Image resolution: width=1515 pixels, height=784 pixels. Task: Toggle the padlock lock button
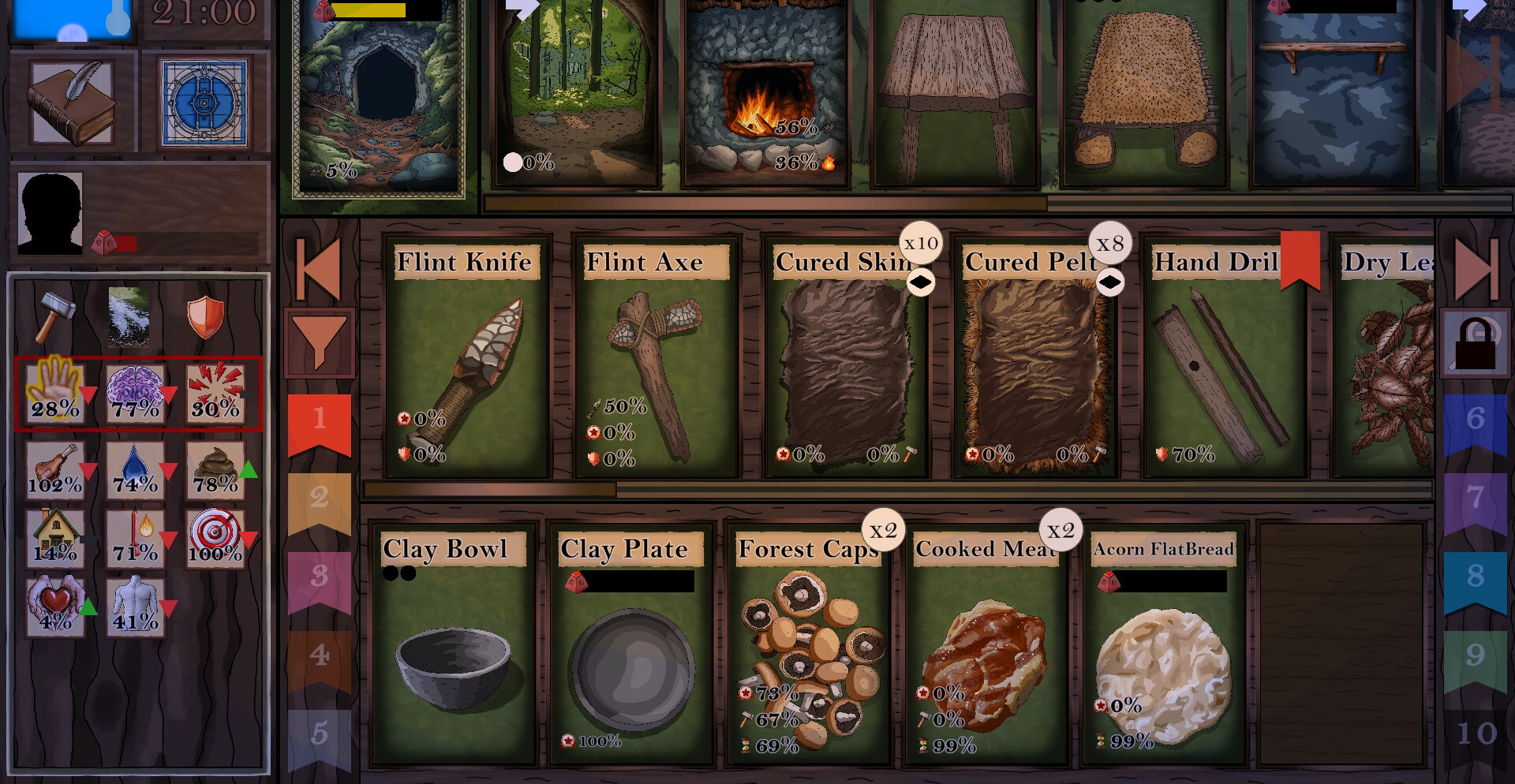(x=1475, y=345)
